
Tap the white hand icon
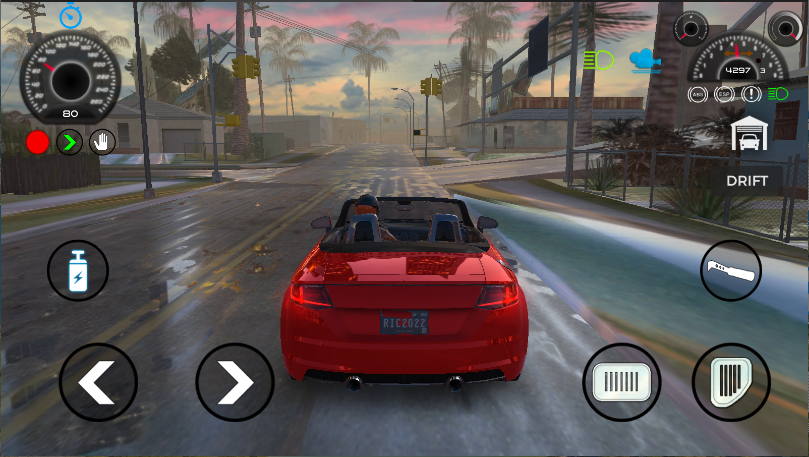point(101,142)
